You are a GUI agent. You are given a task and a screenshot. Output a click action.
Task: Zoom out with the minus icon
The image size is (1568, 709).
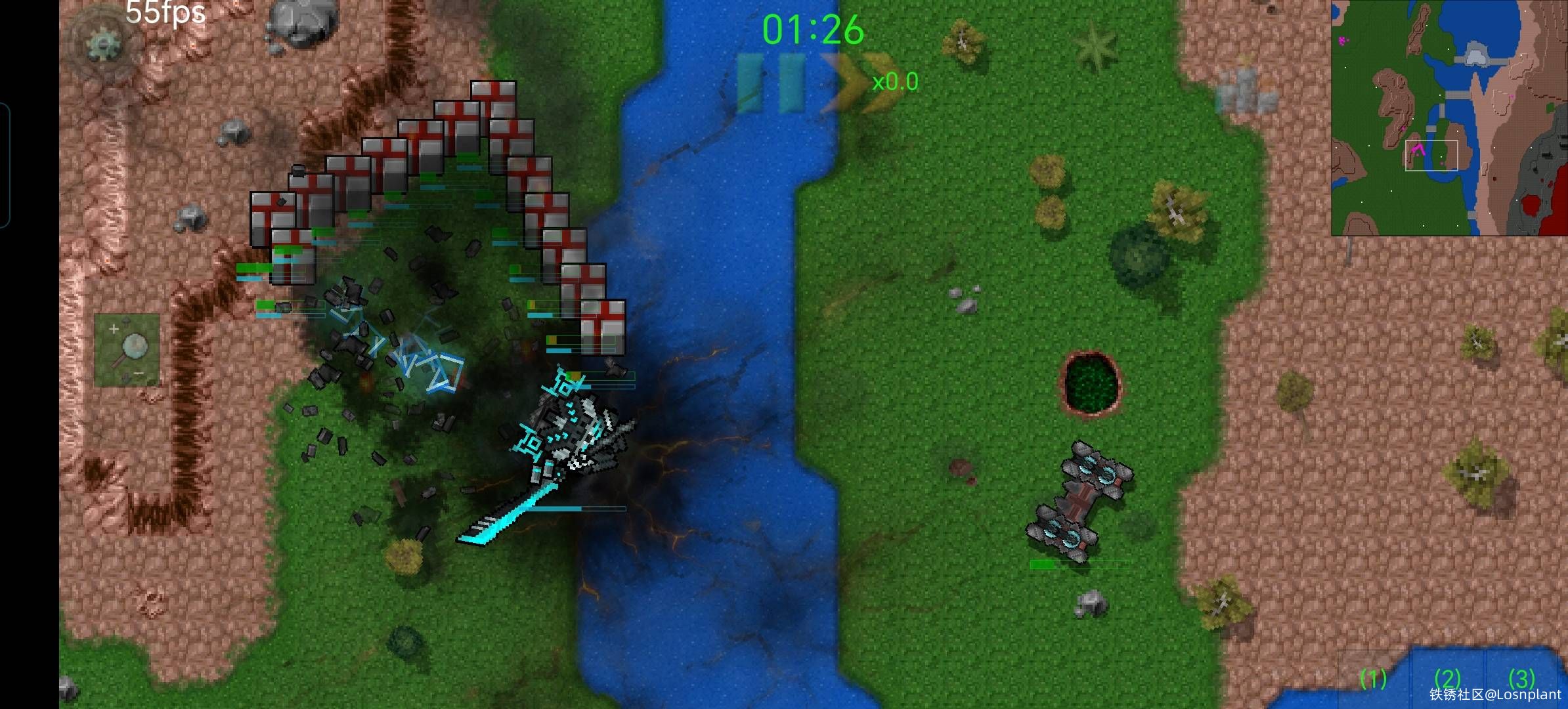click(x=139, y=373)
